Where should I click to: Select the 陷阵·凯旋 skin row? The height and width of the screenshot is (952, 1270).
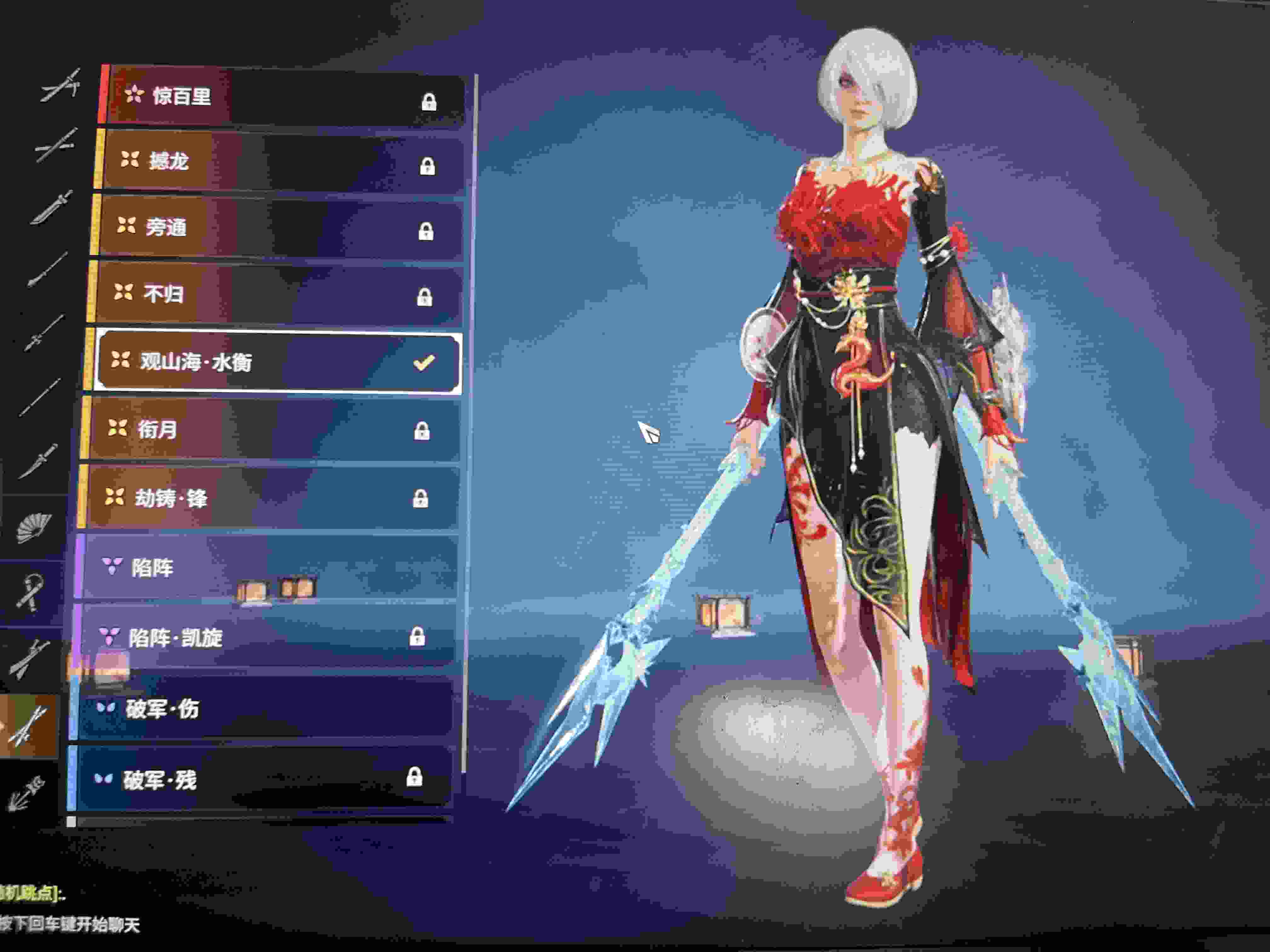264,637
